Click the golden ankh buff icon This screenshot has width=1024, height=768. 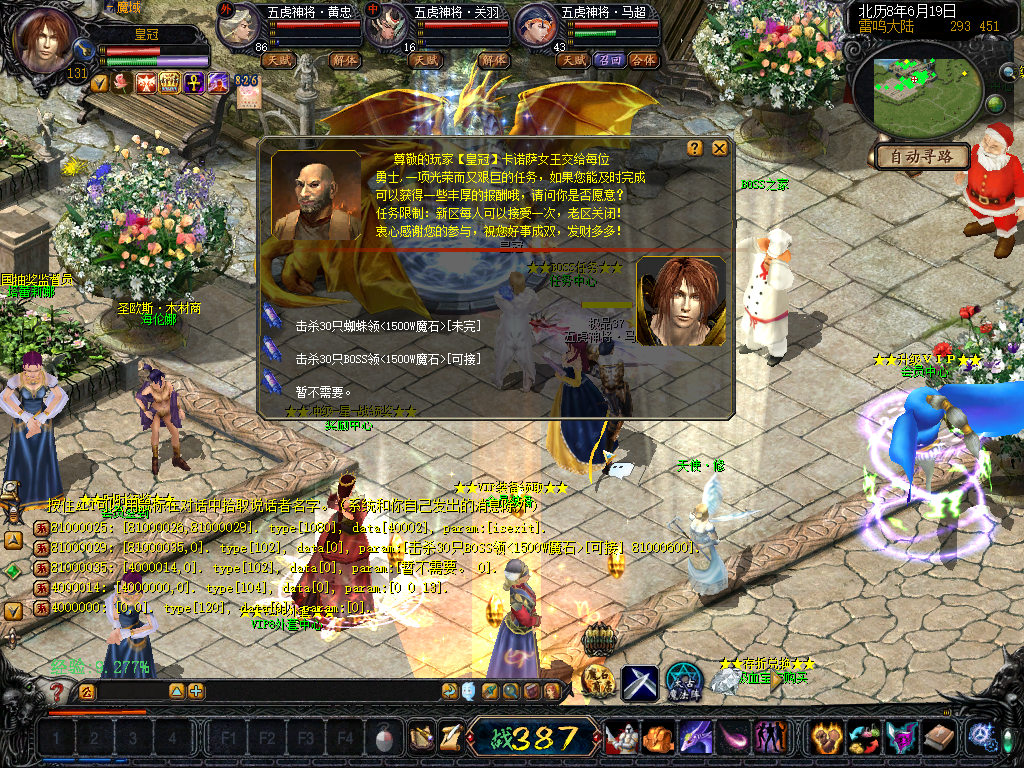pos(194,83)
